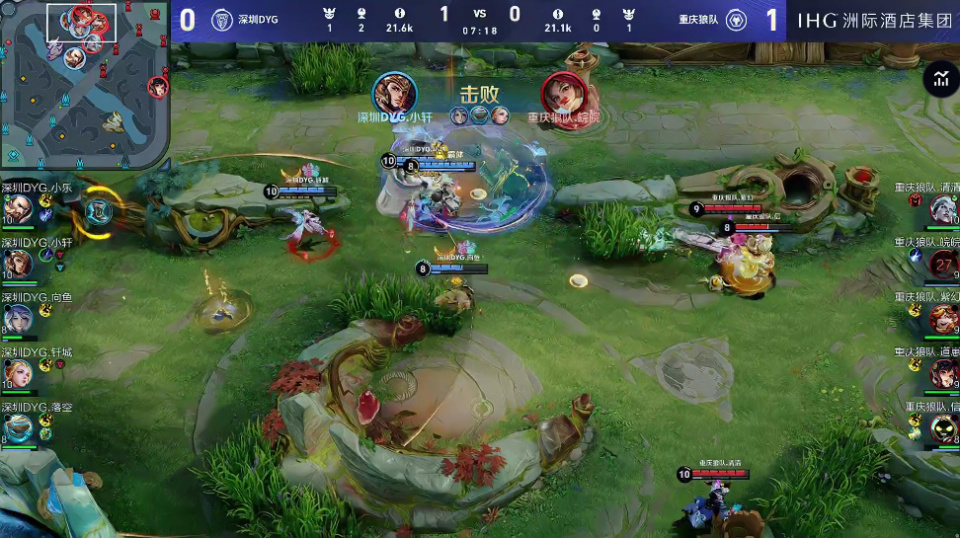Choose 重庆狼队.道崽 hero portrait
Viewport: 960px width, 538px height.
pyautogui.click(x=943, y=374)
